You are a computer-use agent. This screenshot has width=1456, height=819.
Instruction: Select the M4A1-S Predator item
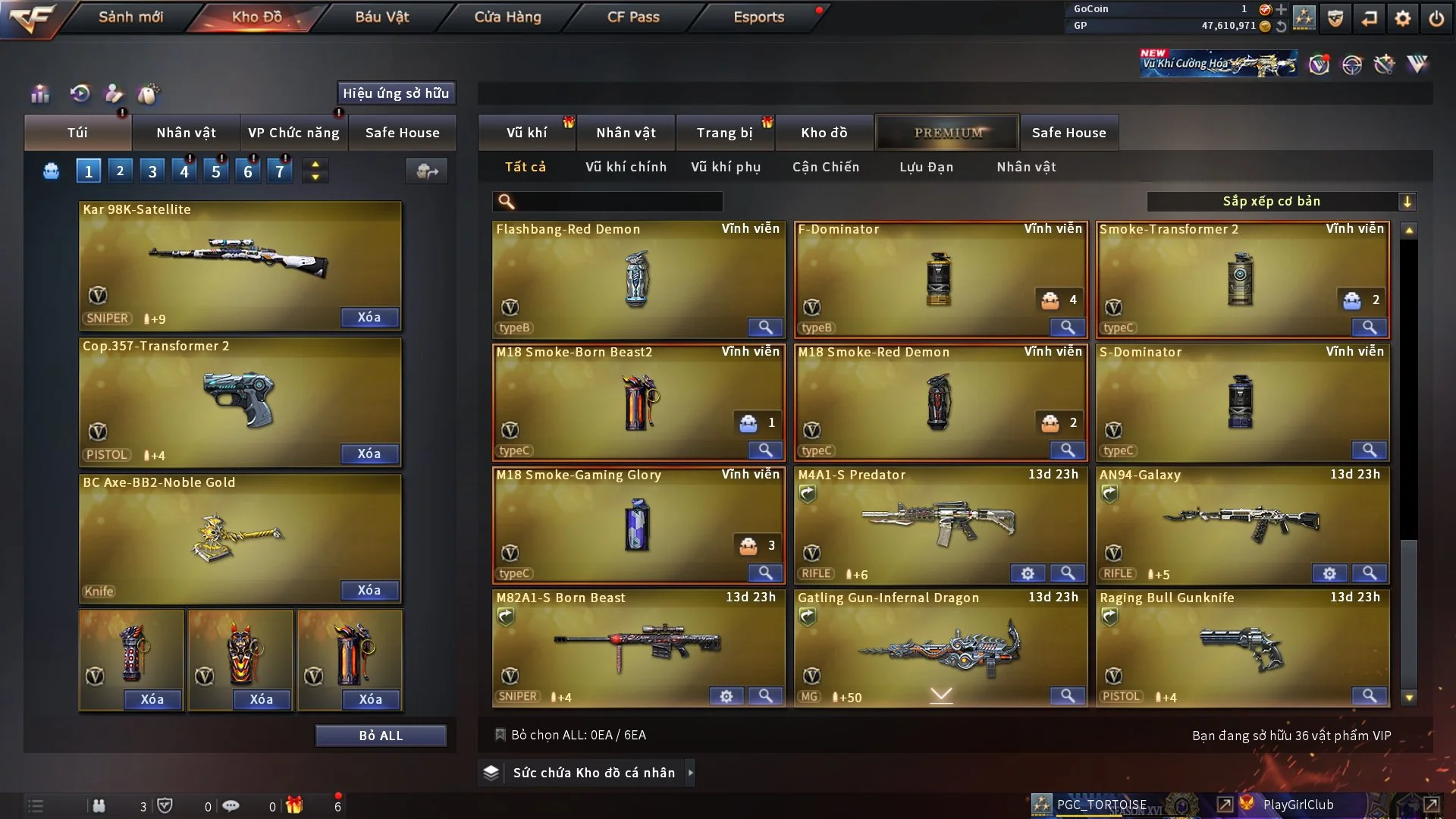[940, 523]
